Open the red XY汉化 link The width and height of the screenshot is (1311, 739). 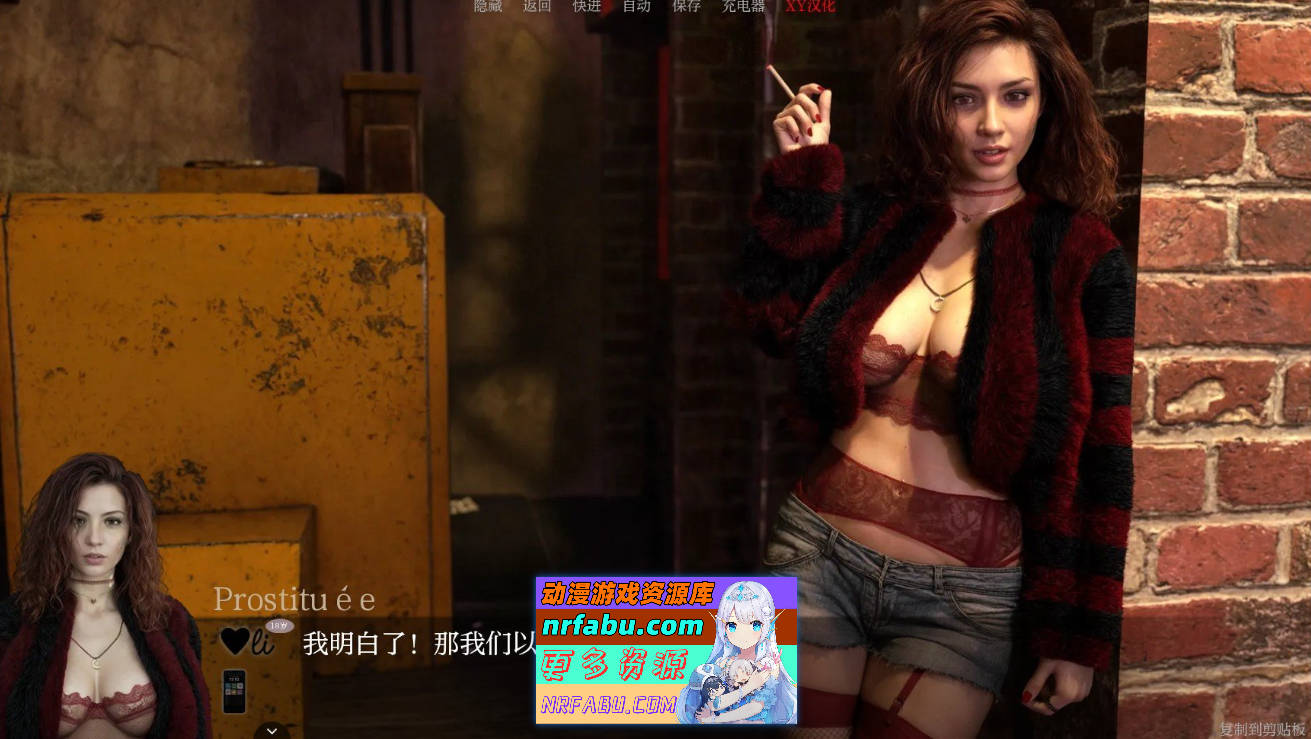coord(809,6)
